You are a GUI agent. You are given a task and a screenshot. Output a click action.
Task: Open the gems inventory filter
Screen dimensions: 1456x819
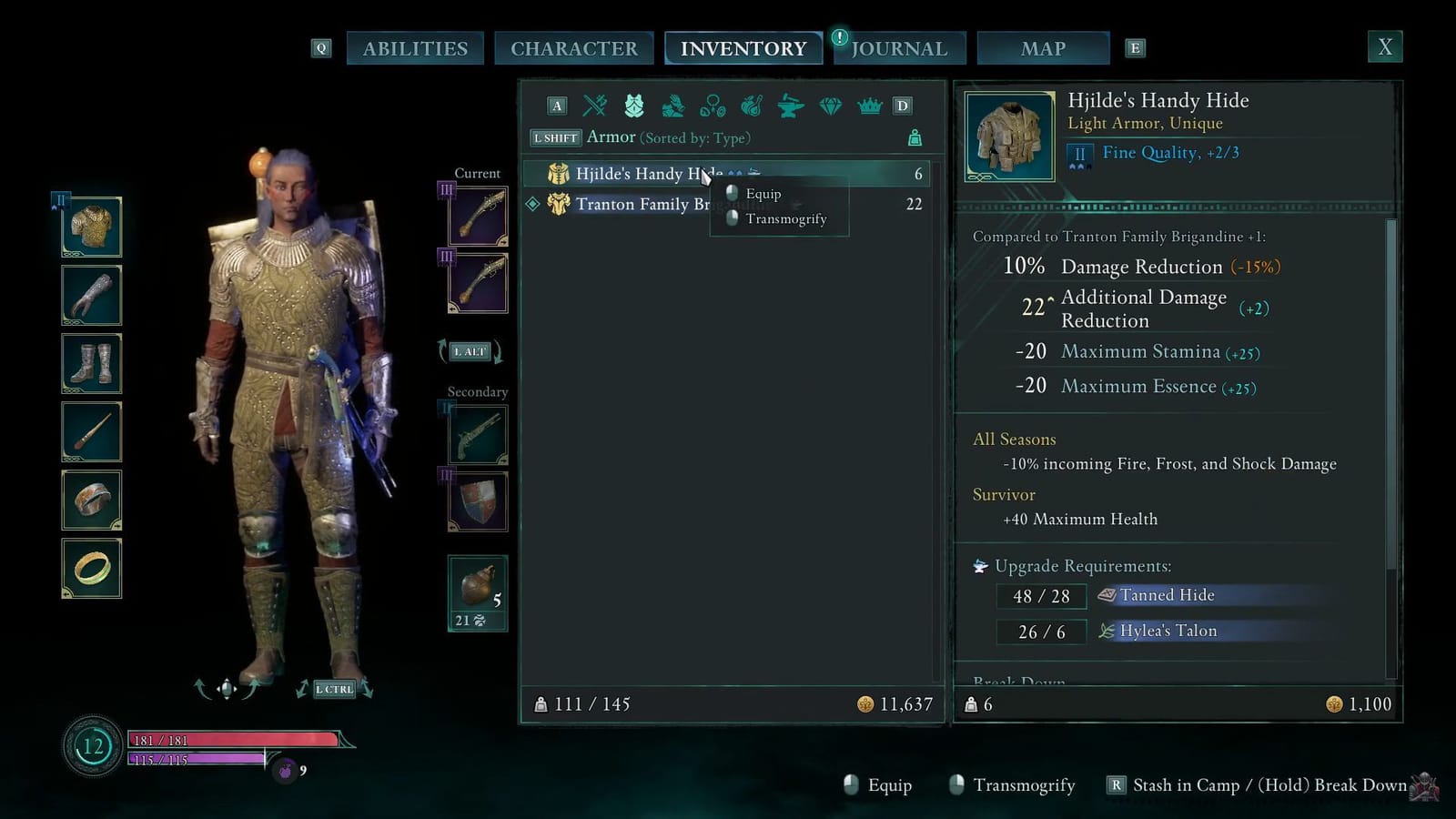[x=829, y=106]
